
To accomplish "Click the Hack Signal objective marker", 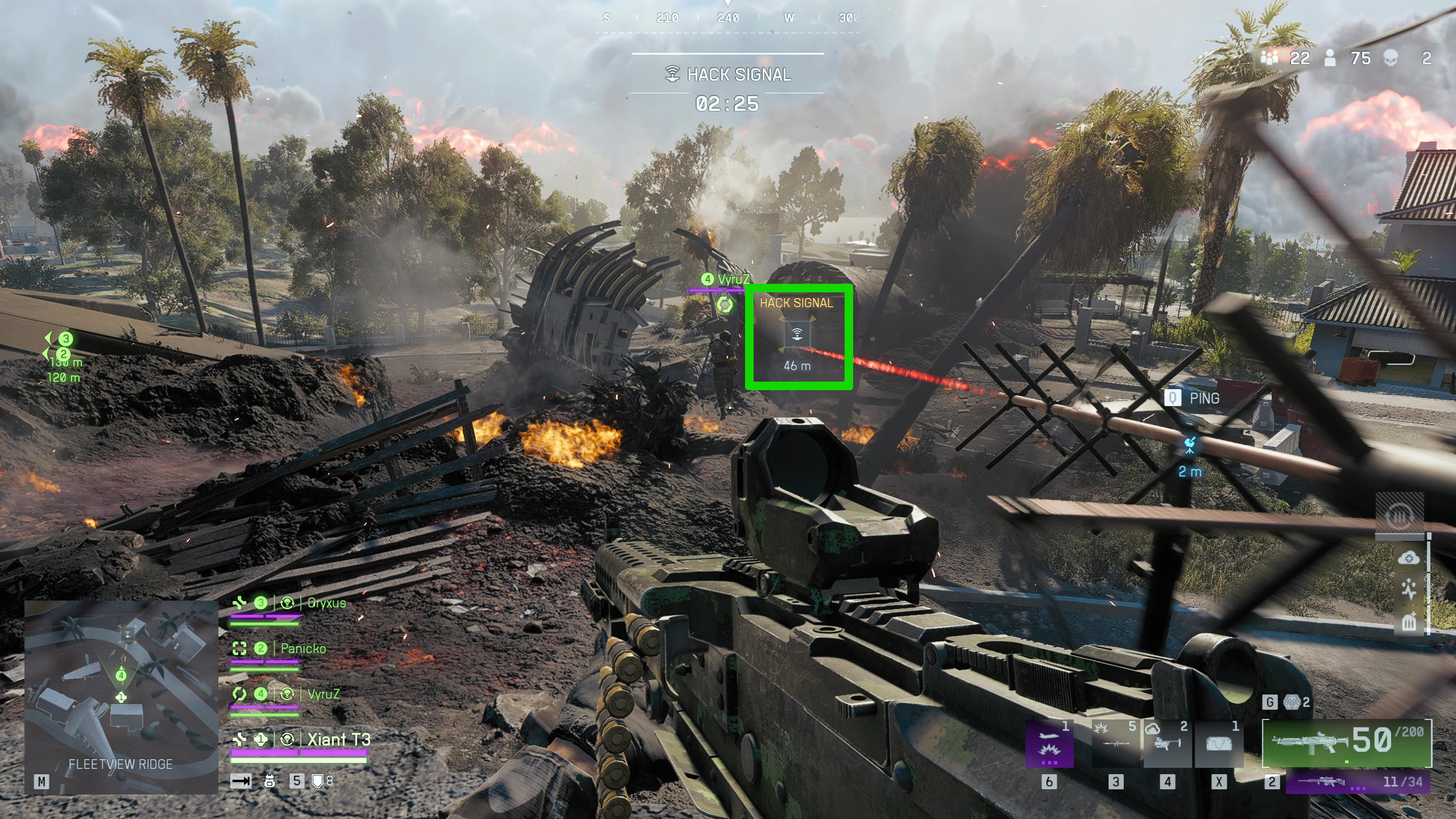I will click(797, 334).
